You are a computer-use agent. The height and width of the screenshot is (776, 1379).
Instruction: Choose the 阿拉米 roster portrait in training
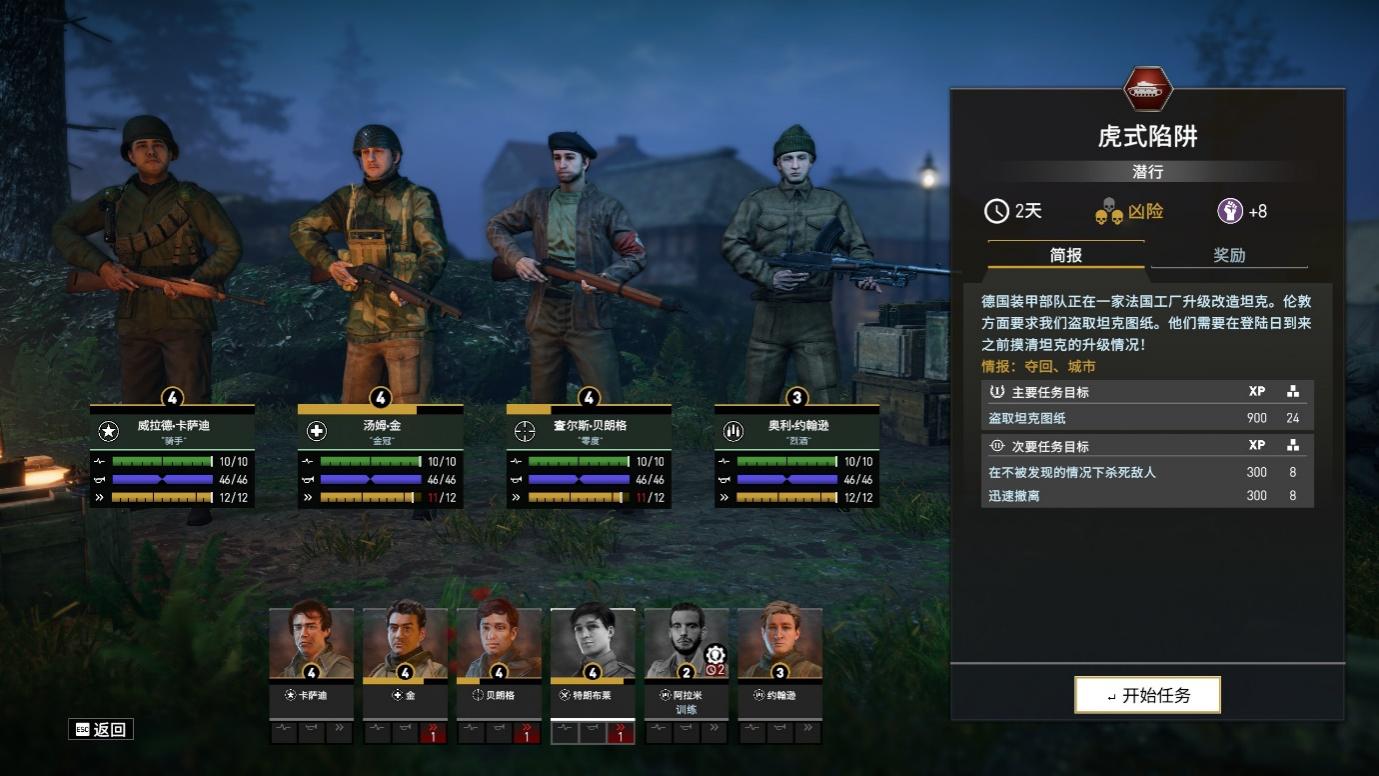click(x=686, y=645)
